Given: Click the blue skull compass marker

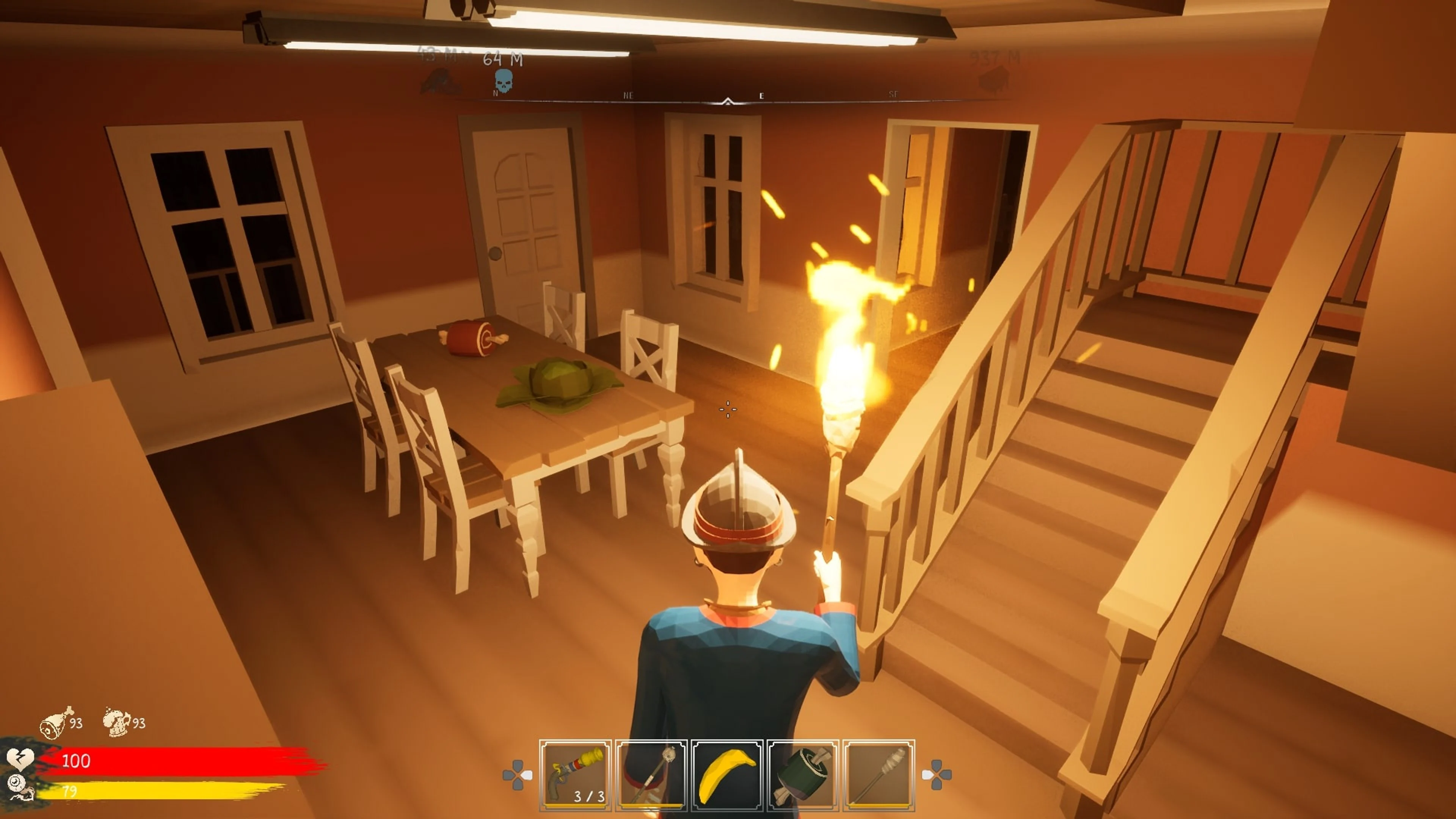Looking at the screenshot, I should (x=504, y=81).
